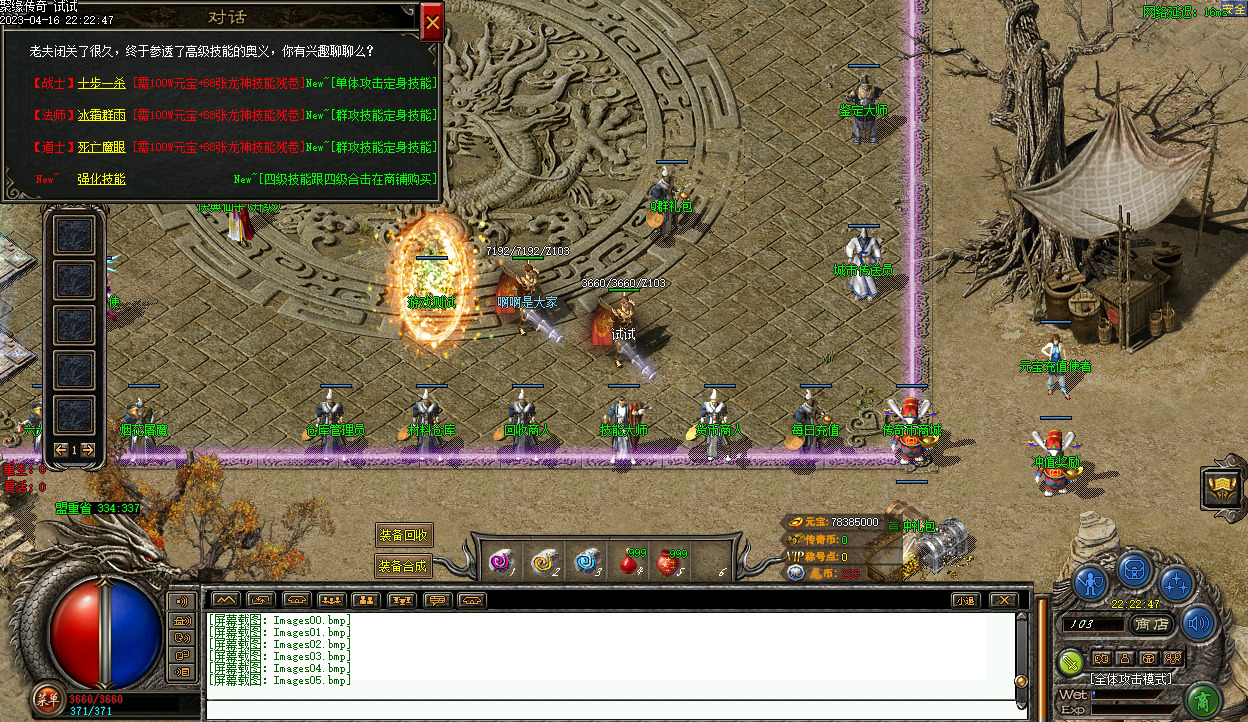1248x722 pixels.
Task: Open the bag round blue icon
Action: [x=1135, y=568]
